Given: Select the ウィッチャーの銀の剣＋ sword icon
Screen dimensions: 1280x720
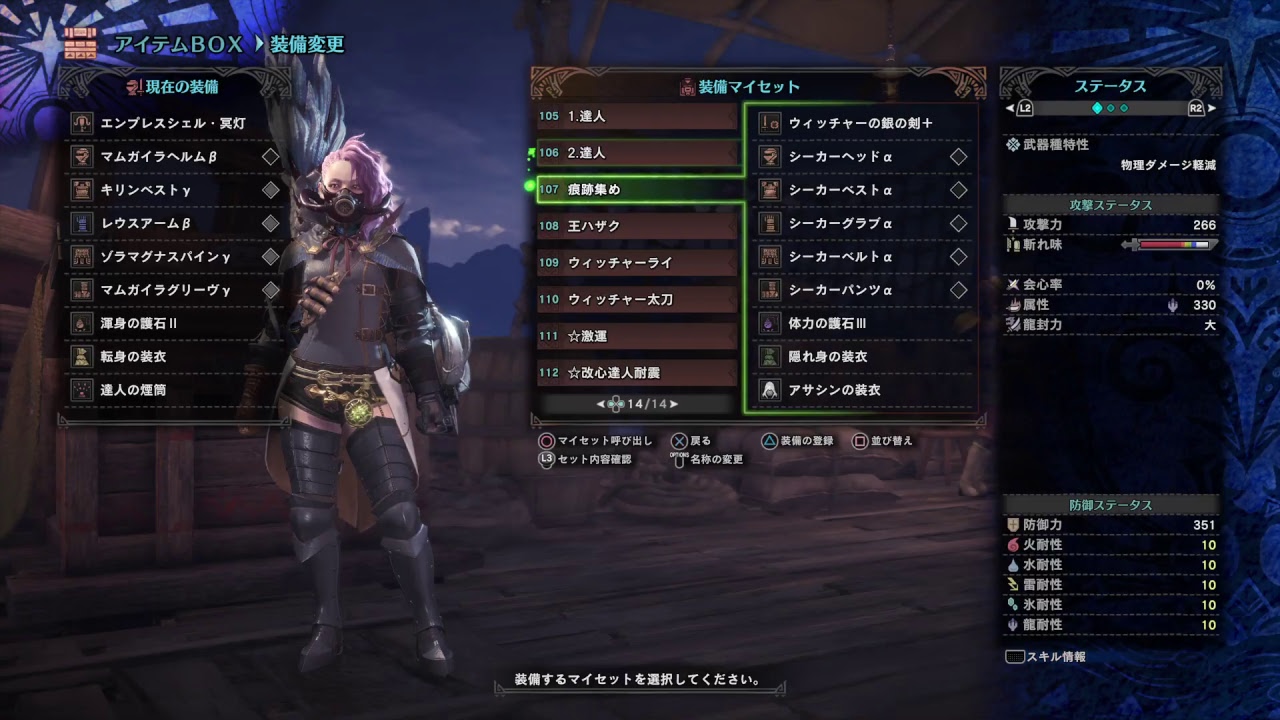Looking at the screenshot, I should 770,122.
